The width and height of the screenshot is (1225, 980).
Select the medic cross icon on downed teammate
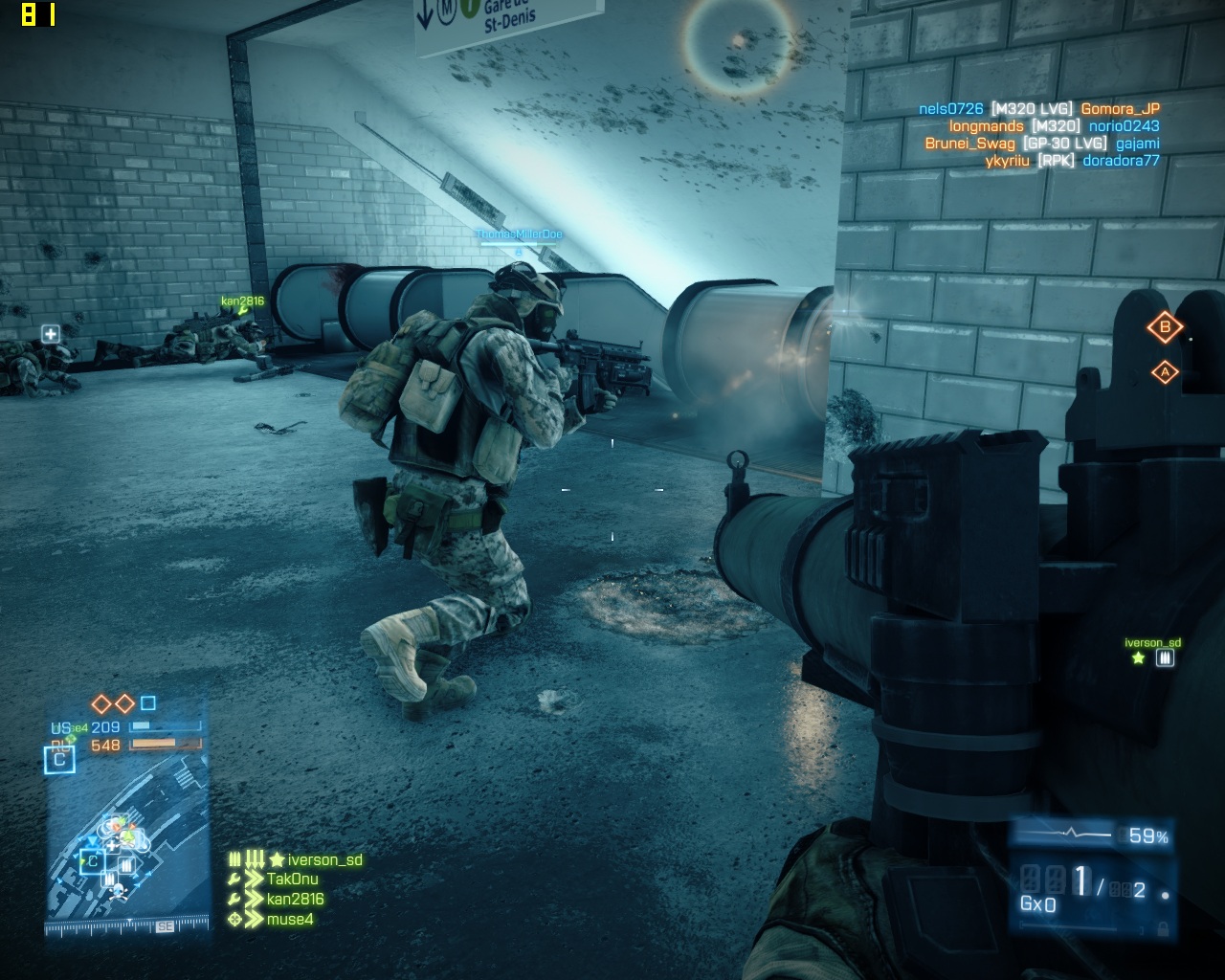click(x=51, y=333)
